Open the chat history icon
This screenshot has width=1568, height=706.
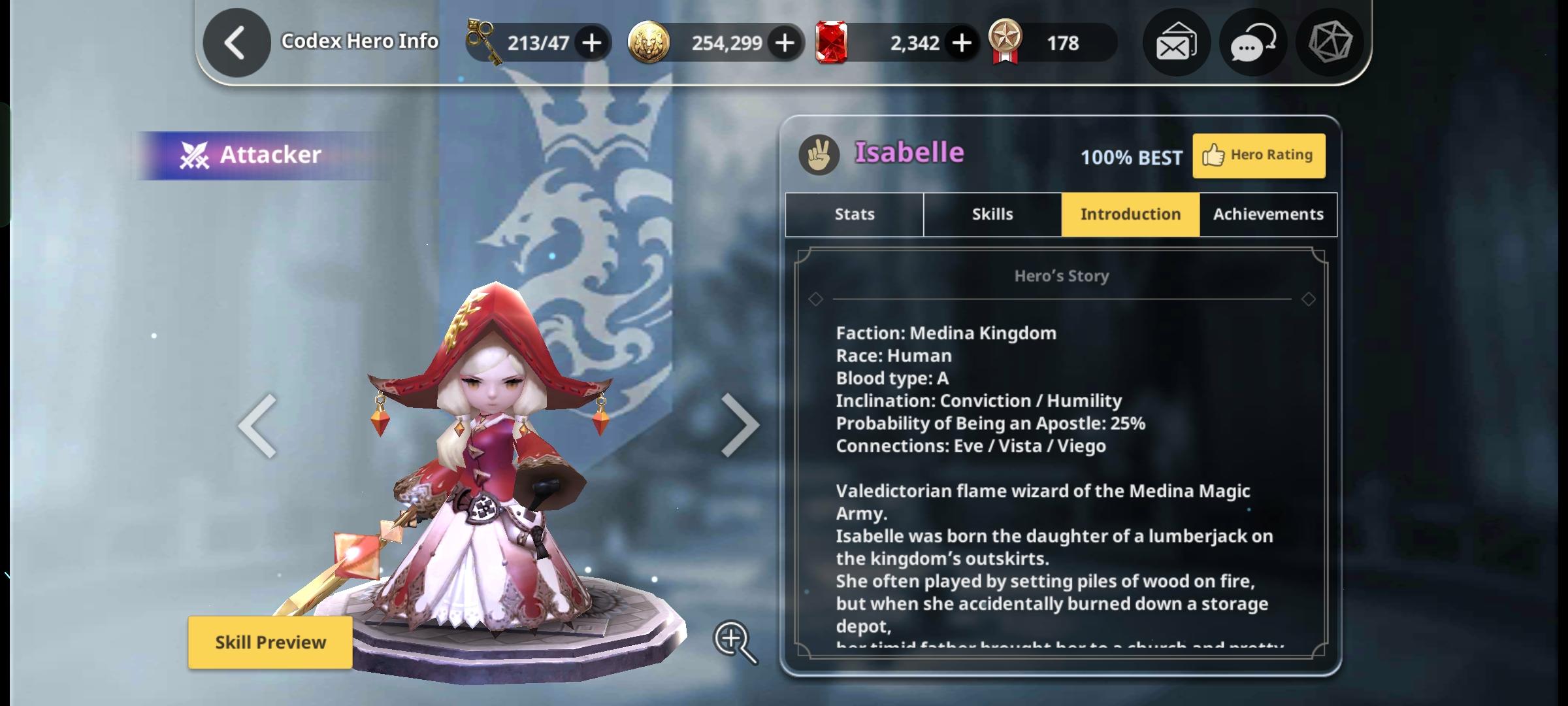pos(1252,42)
